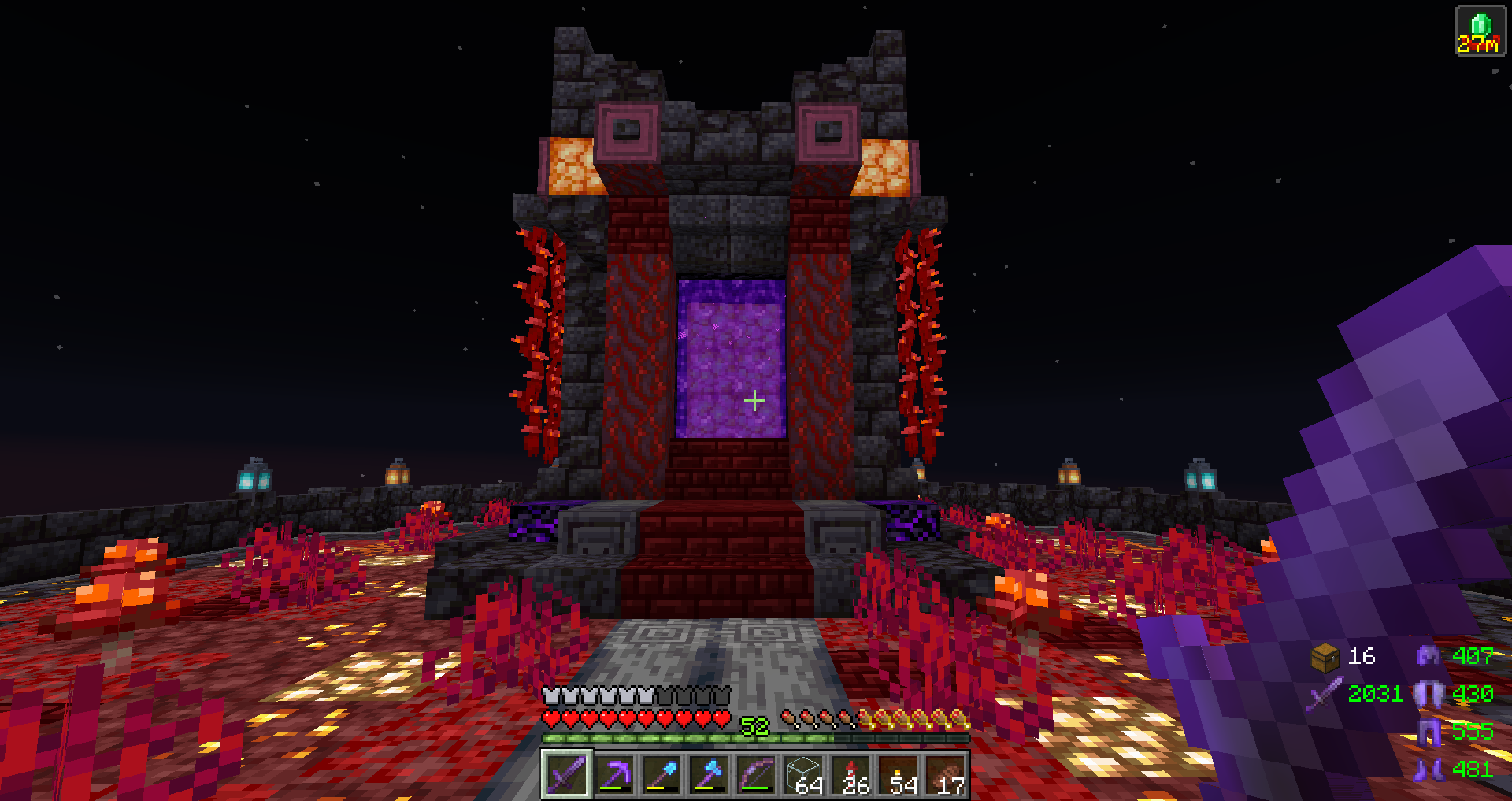Image resolution: width=1512 pixels, height=801 pixels.
Task: Select the glass block stack of 64
Action: pos(805,775)
